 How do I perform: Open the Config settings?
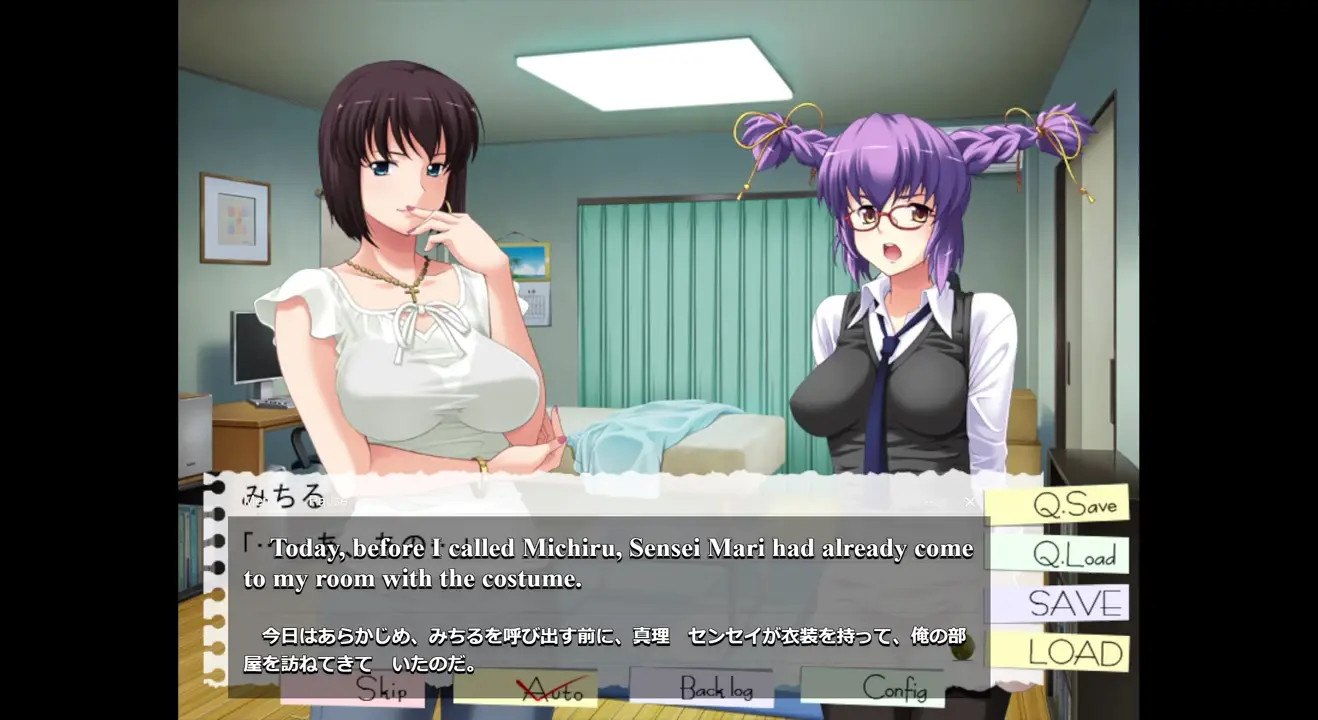point(893,688)
